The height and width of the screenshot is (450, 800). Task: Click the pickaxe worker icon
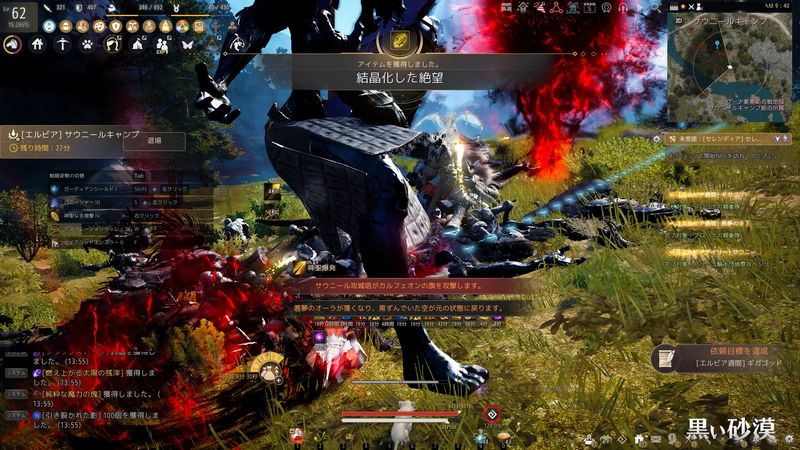pyautogui.click(x=63, y=44)
